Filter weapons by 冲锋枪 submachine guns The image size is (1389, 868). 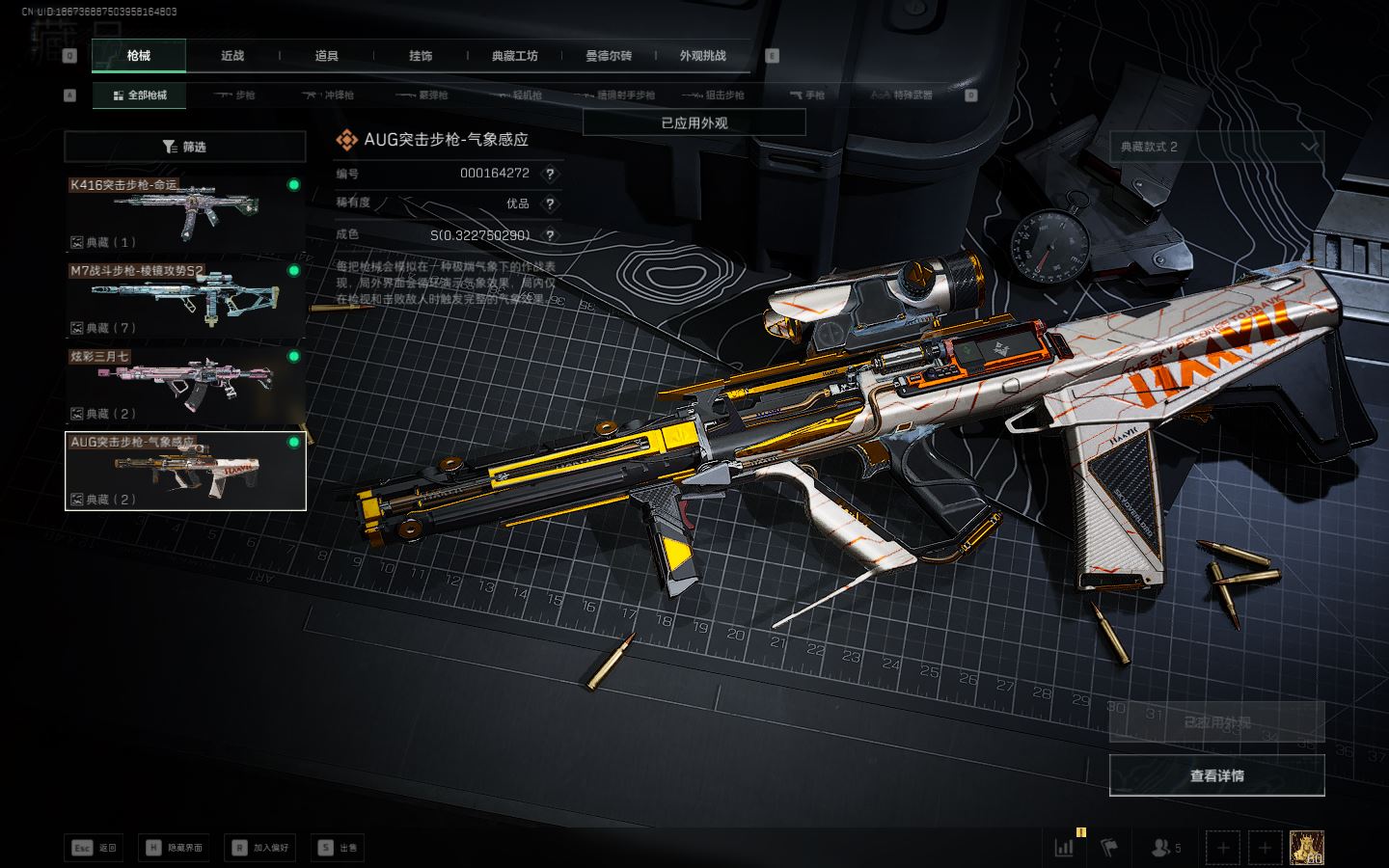click(329, 95)
